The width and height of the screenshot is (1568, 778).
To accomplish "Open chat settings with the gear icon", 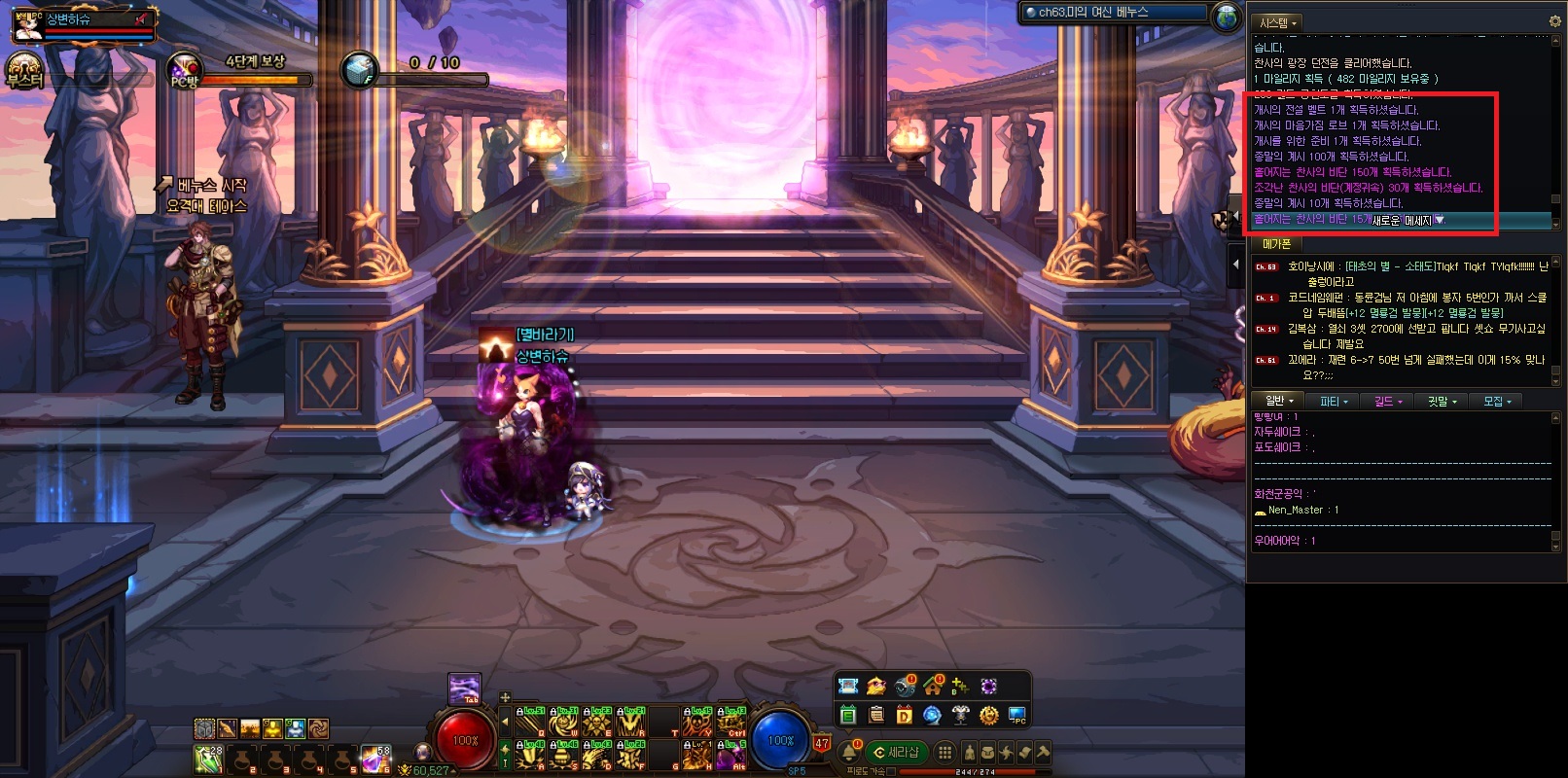I will coord(1553,21).
